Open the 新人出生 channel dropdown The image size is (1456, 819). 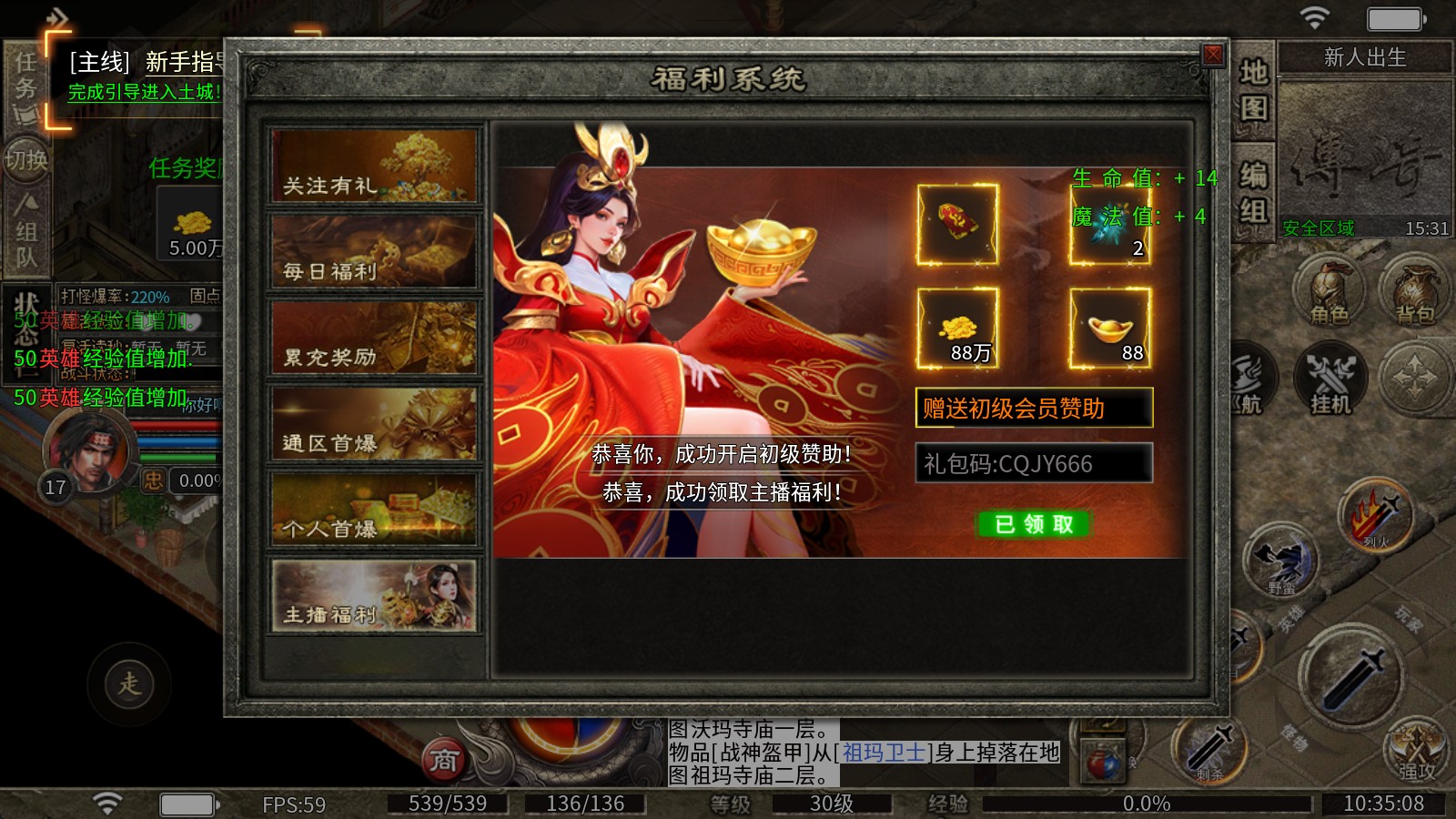pos(1364,57)
